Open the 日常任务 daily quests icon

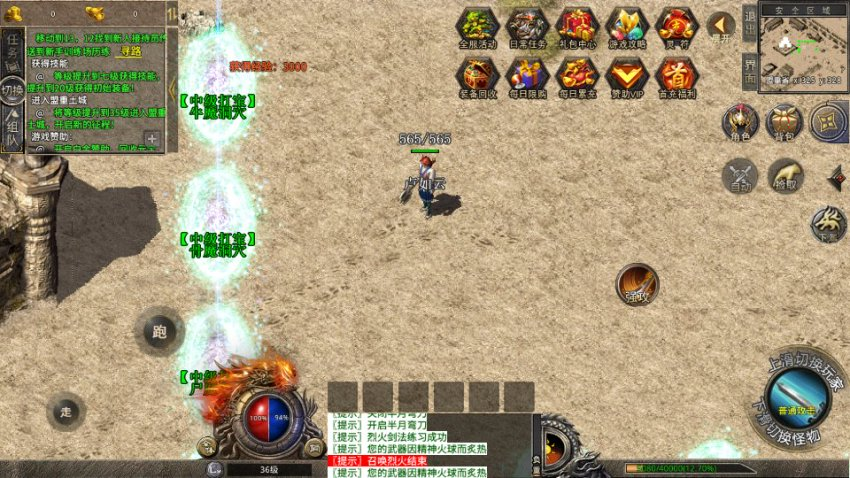coord(527,26)
